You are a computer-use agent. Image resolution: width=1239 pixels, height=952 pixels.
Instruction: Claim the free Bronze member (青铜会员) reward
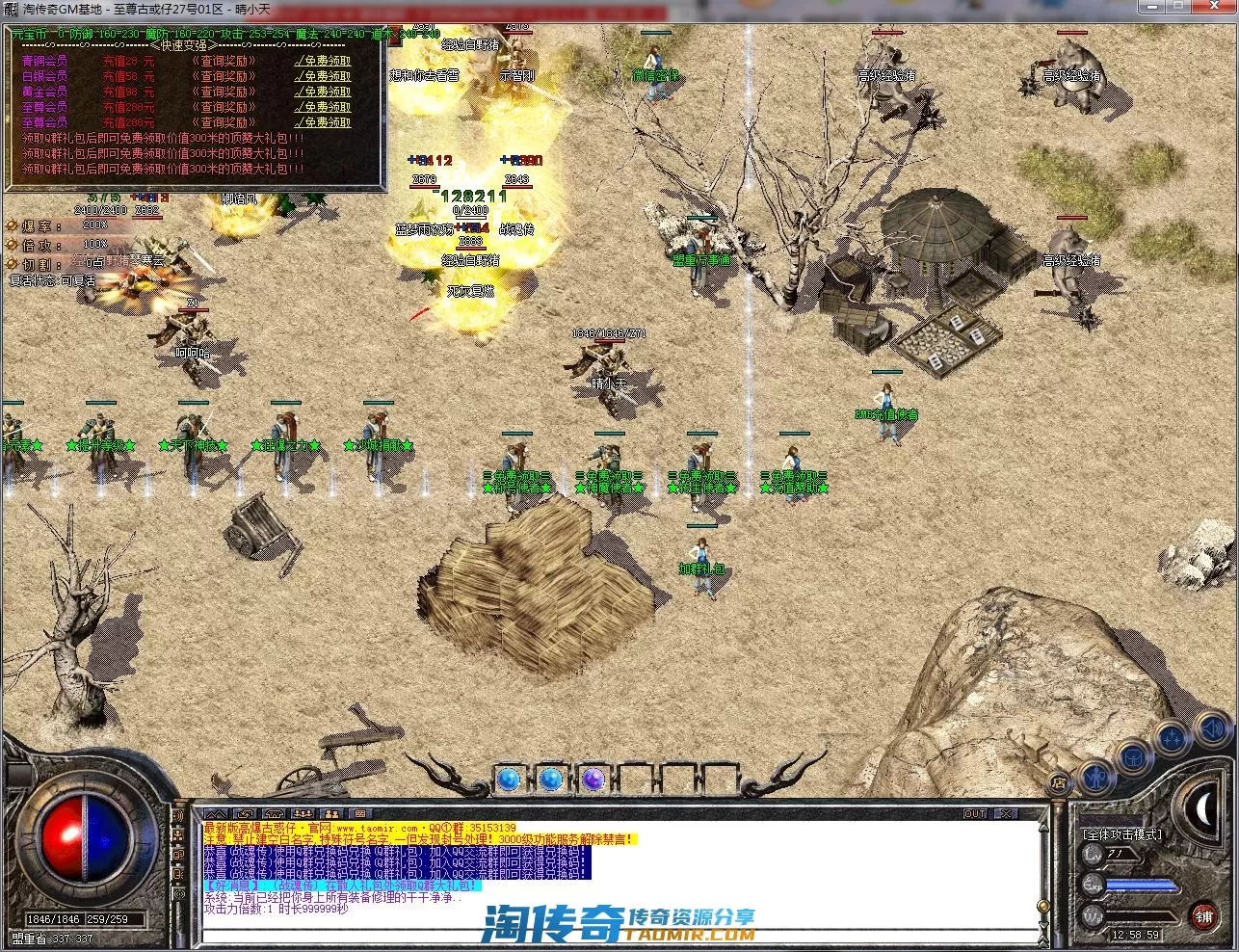pos(324,61)
